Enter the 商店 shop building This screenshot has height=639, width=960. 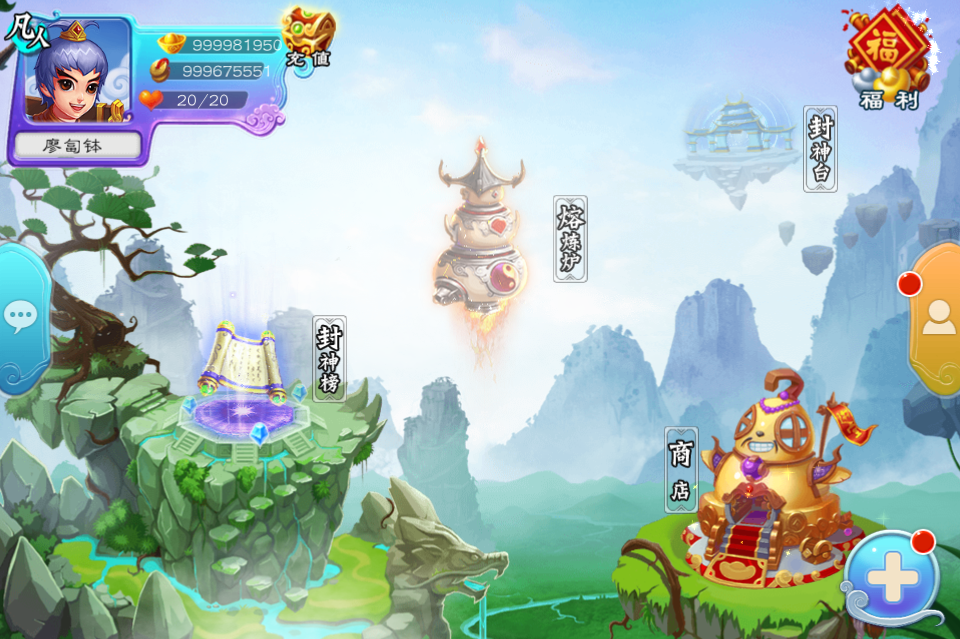[770, 480]
